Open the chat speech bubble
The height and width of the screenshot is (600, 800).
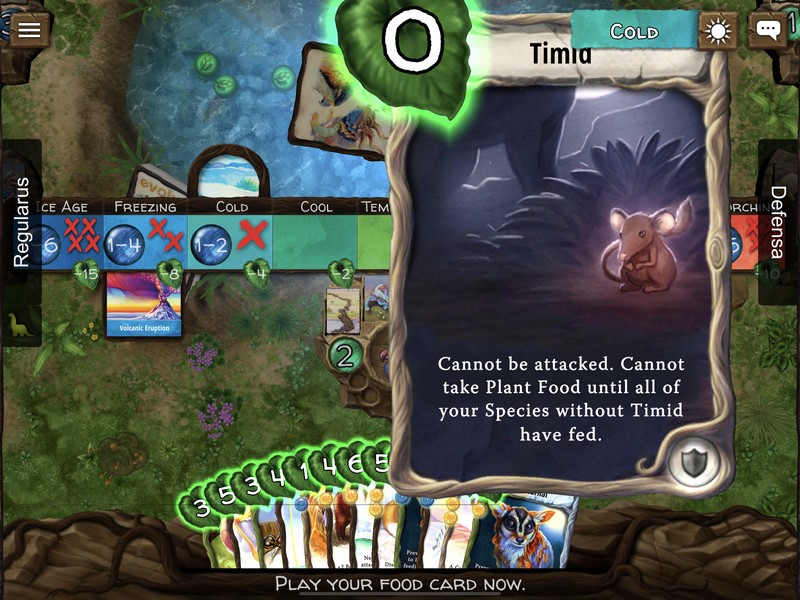click(767, 30)
